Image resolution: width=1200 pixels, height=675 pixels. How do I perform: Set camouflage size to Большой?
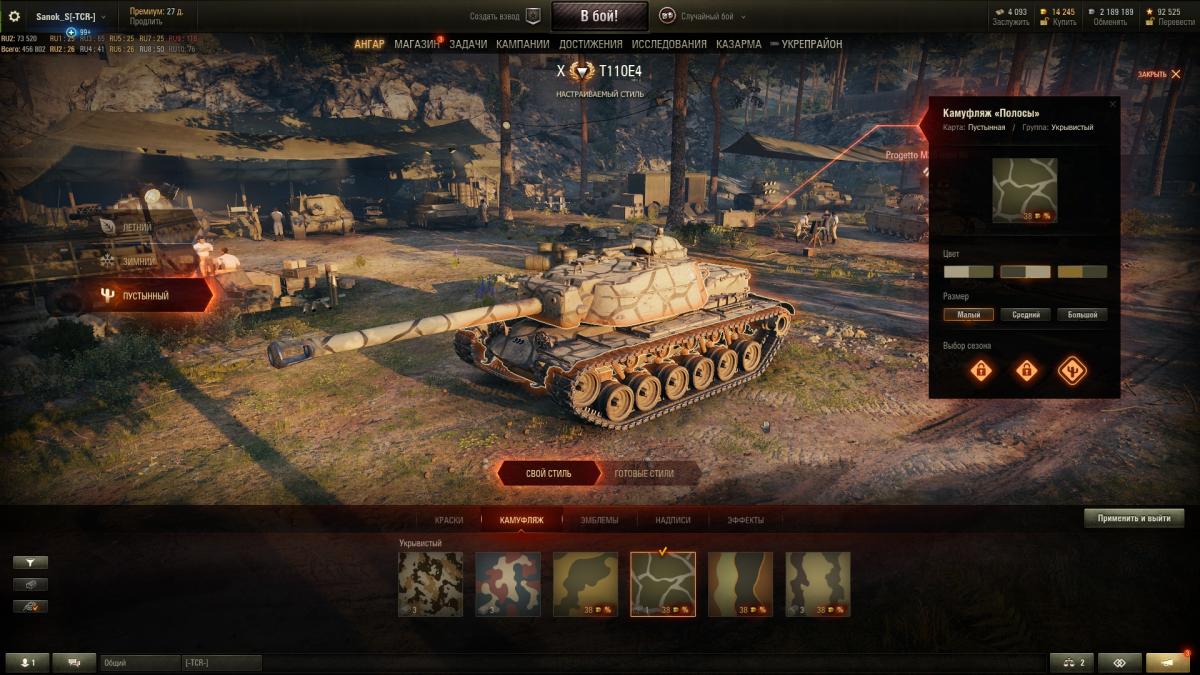[1082, 315]
